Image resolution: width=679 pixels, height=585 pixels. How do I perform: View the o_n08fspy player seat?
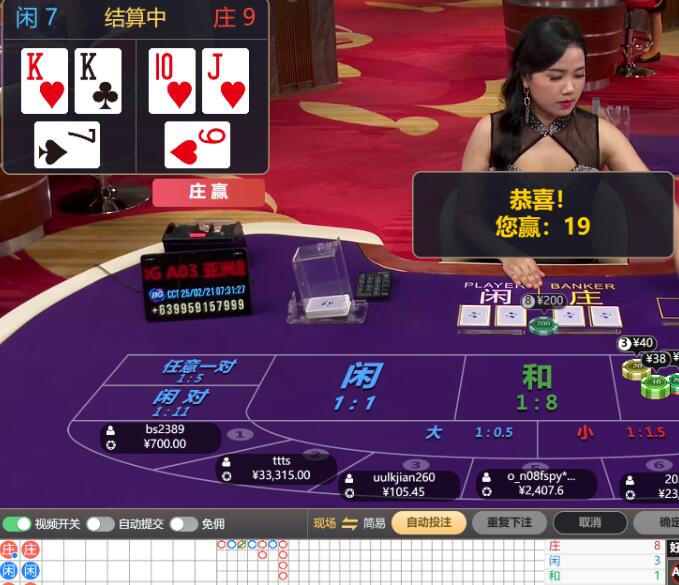click(539, 484)
